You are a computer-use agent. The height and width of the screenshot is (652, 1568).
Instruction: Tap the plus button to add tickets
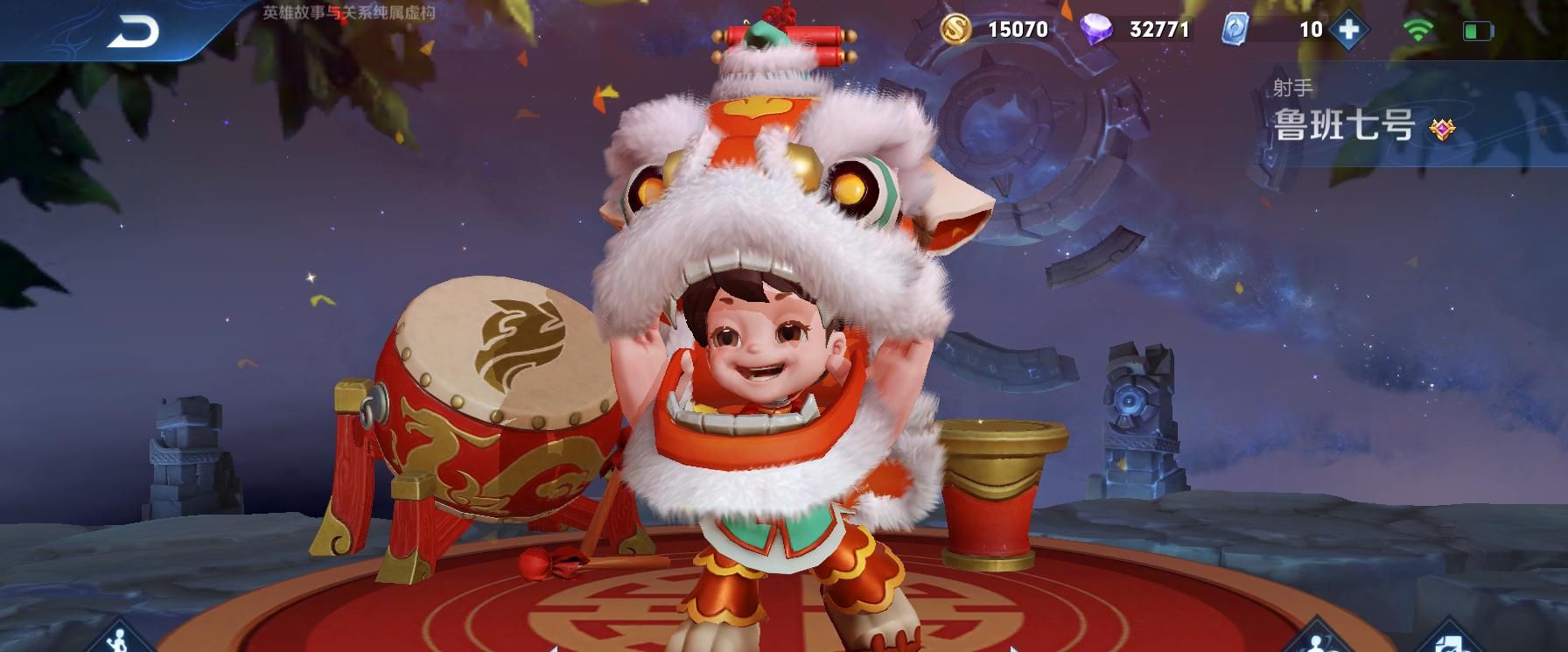pos(1348,30)
